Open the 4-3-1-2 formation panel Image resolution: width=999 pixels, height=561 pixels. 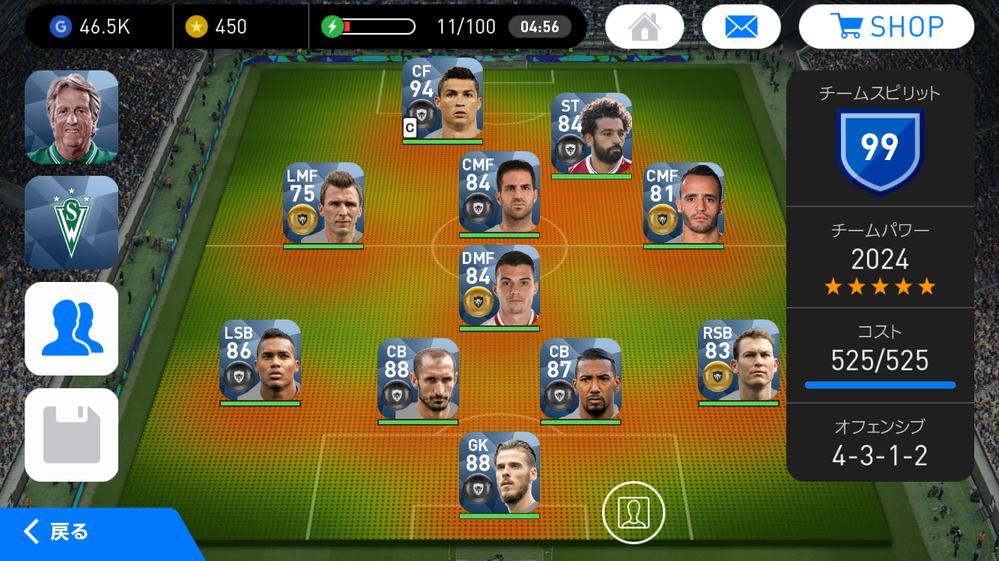(880, 443)
